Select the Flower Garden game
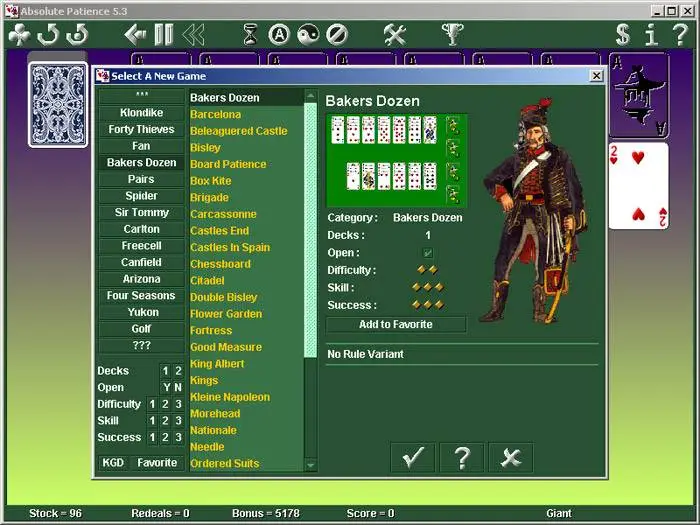700x525 pixels. [226, 314]
